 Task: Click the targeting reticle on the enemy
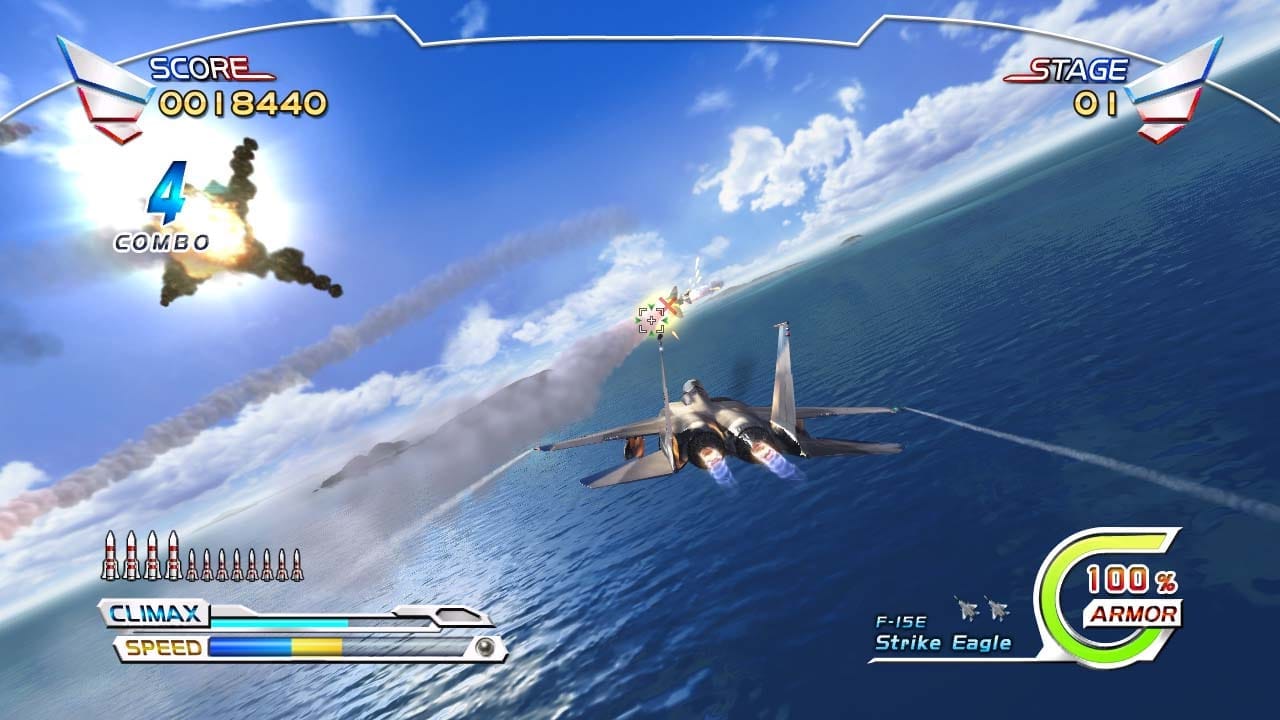point(652,318)
